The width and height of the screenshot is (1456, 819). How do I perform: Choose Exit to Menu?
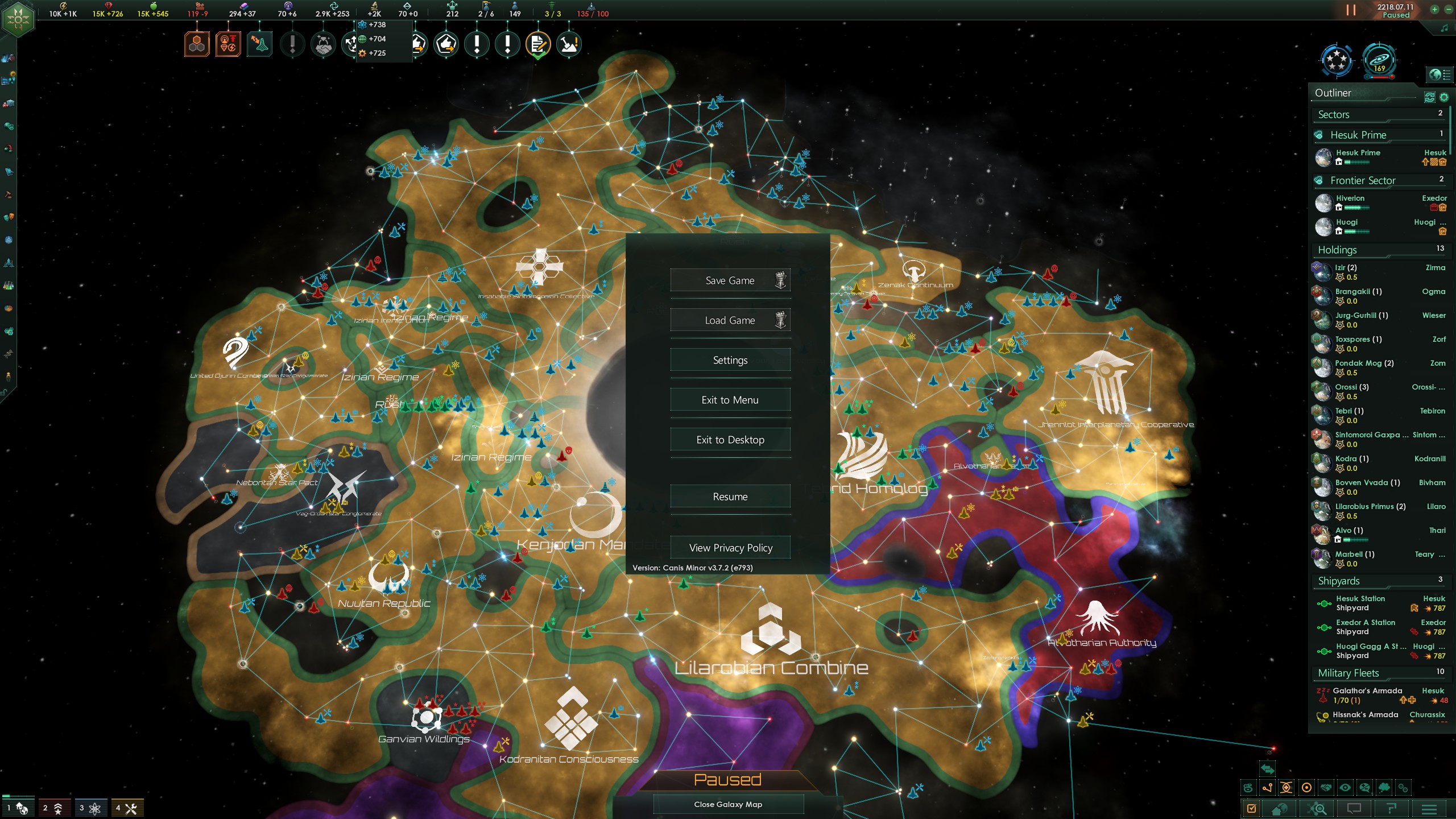tap(730, 400)
